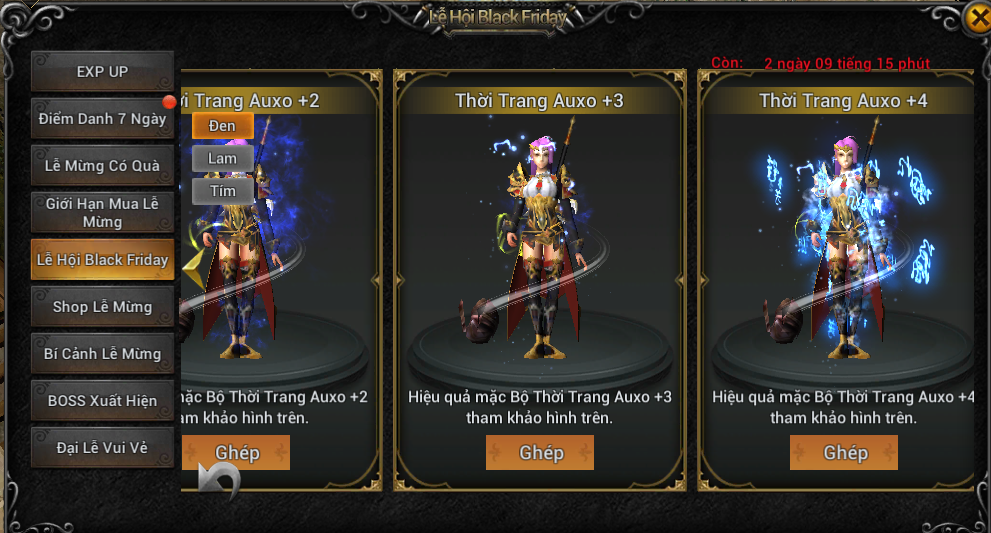Pick the Tím color option
The width and height of the screenshot is (991, 533).
click(222, 191)
